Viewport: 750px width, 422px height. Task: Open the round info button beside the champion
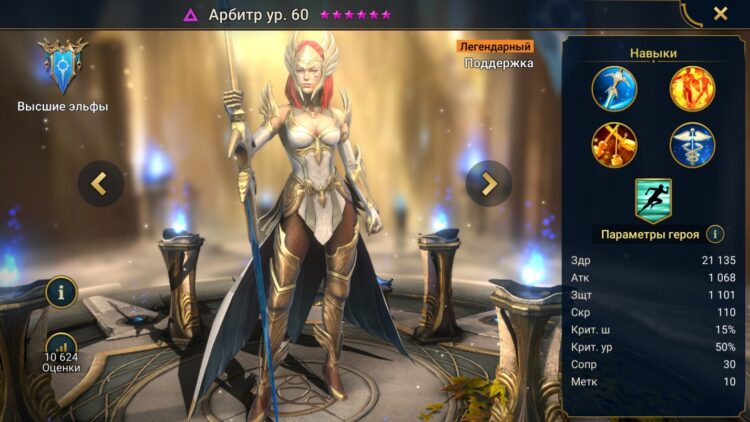[62, 293]
